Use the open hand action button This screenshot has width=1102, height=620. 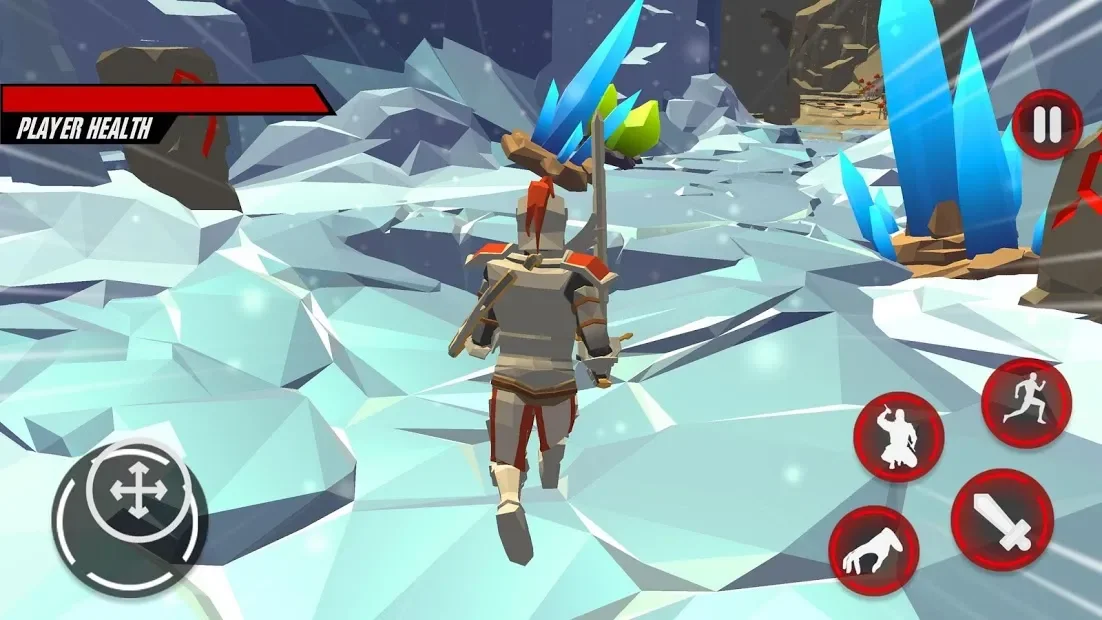874,551
